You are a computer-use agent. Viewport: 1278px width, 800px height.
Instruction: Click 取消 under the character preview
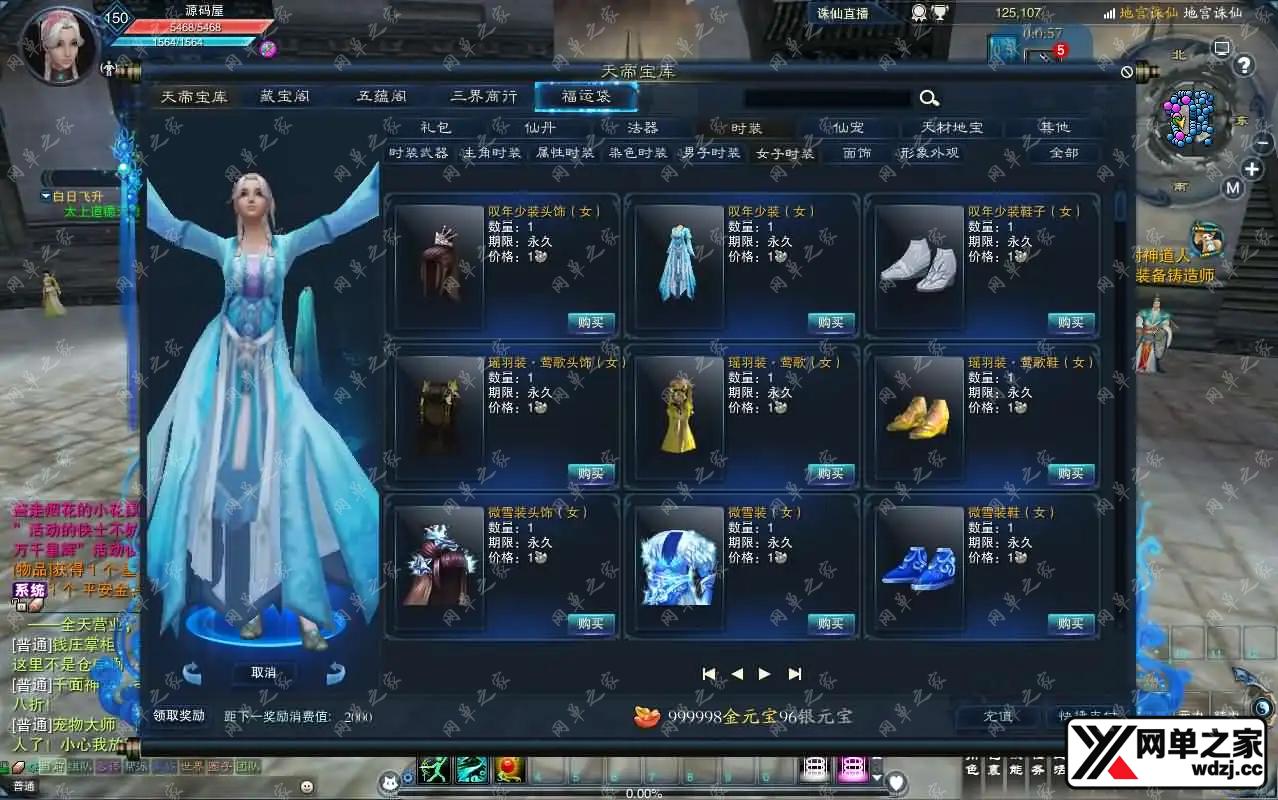coord(264,673)
